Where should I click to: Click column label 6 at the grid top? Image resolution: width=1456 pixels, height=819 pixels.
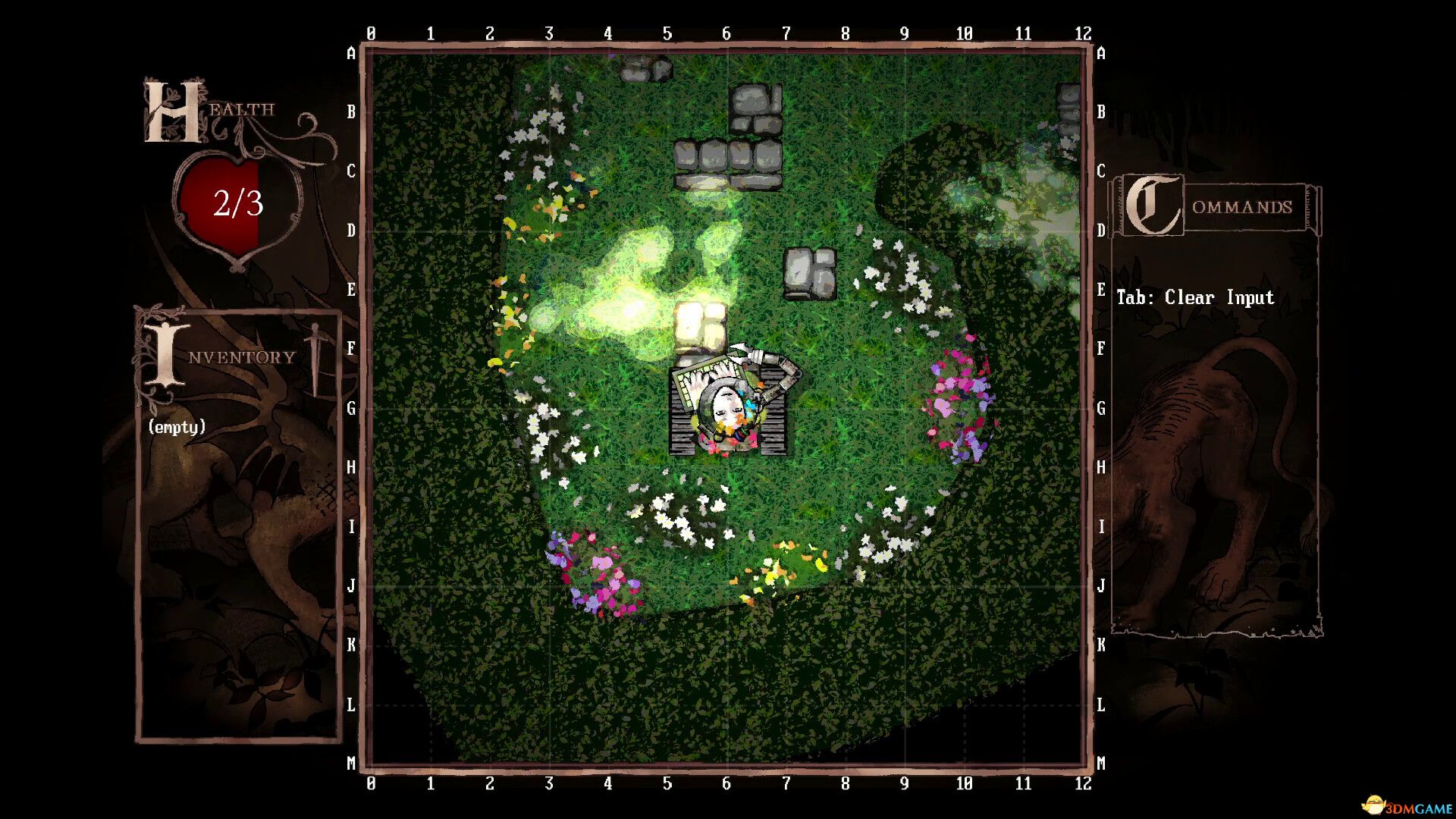pos(726,33)
